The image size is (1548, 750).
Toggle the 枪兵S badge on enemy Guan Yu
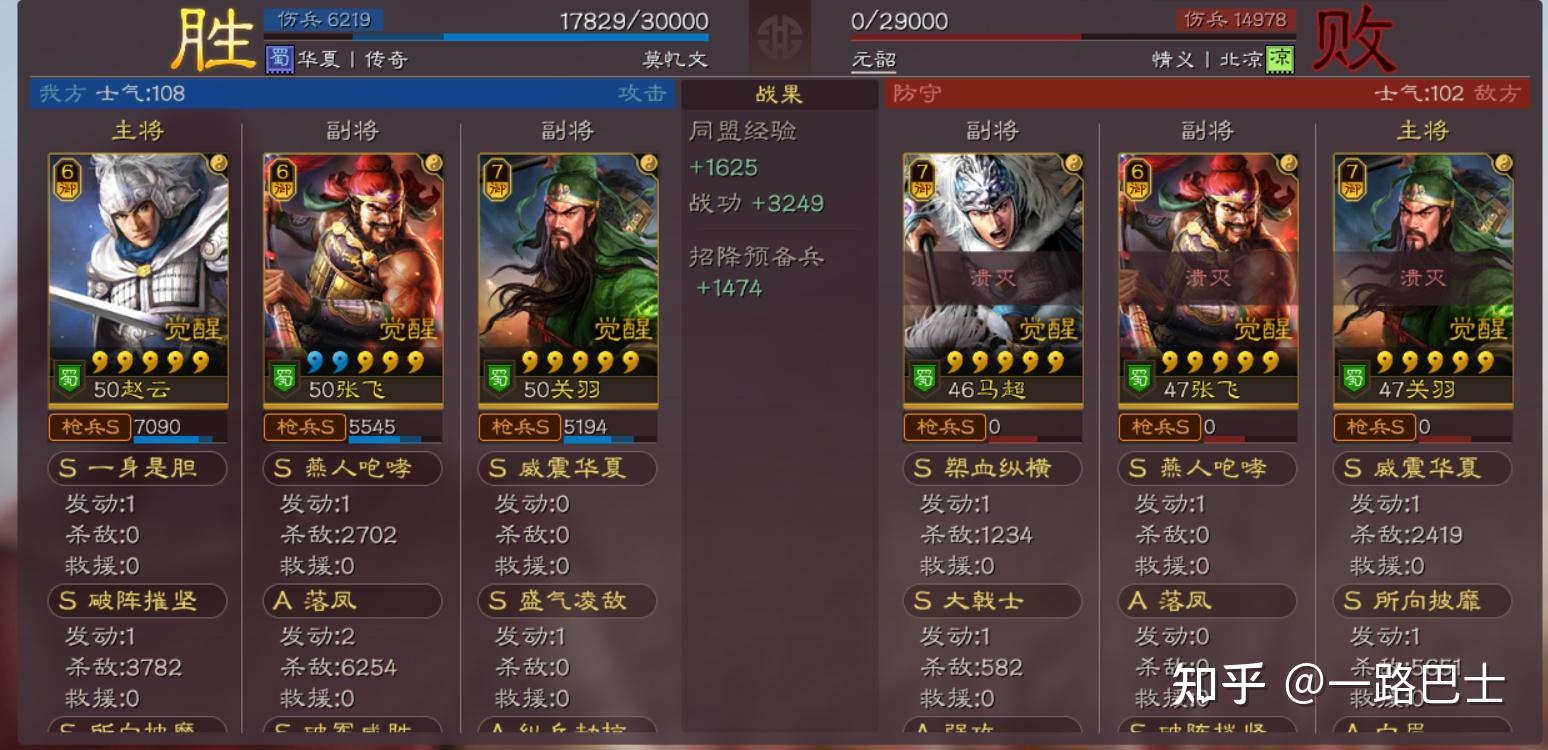[1375, 426]
